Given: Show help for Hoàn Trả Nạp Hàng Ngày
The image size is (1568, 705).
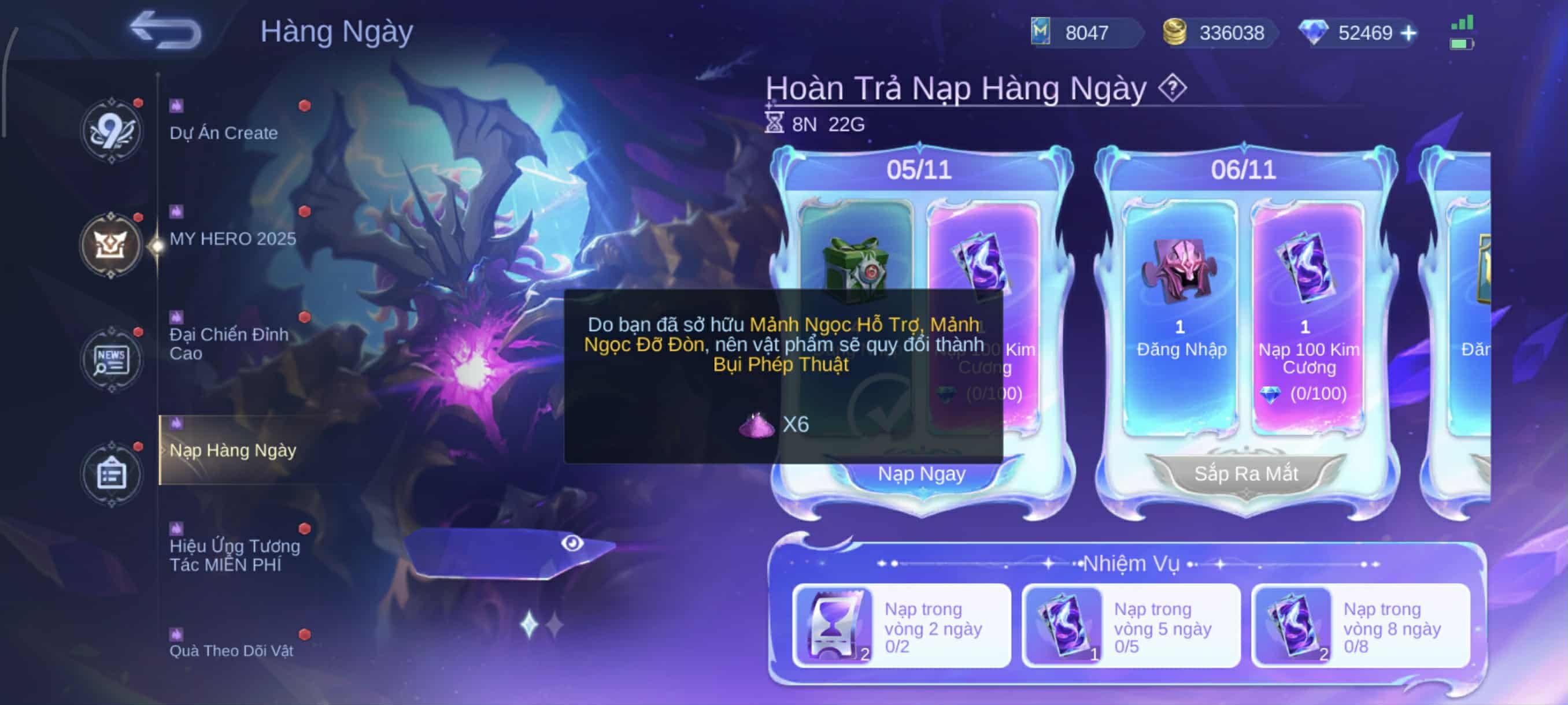Looking at the screenshot, I should [x=1172, y=89].
